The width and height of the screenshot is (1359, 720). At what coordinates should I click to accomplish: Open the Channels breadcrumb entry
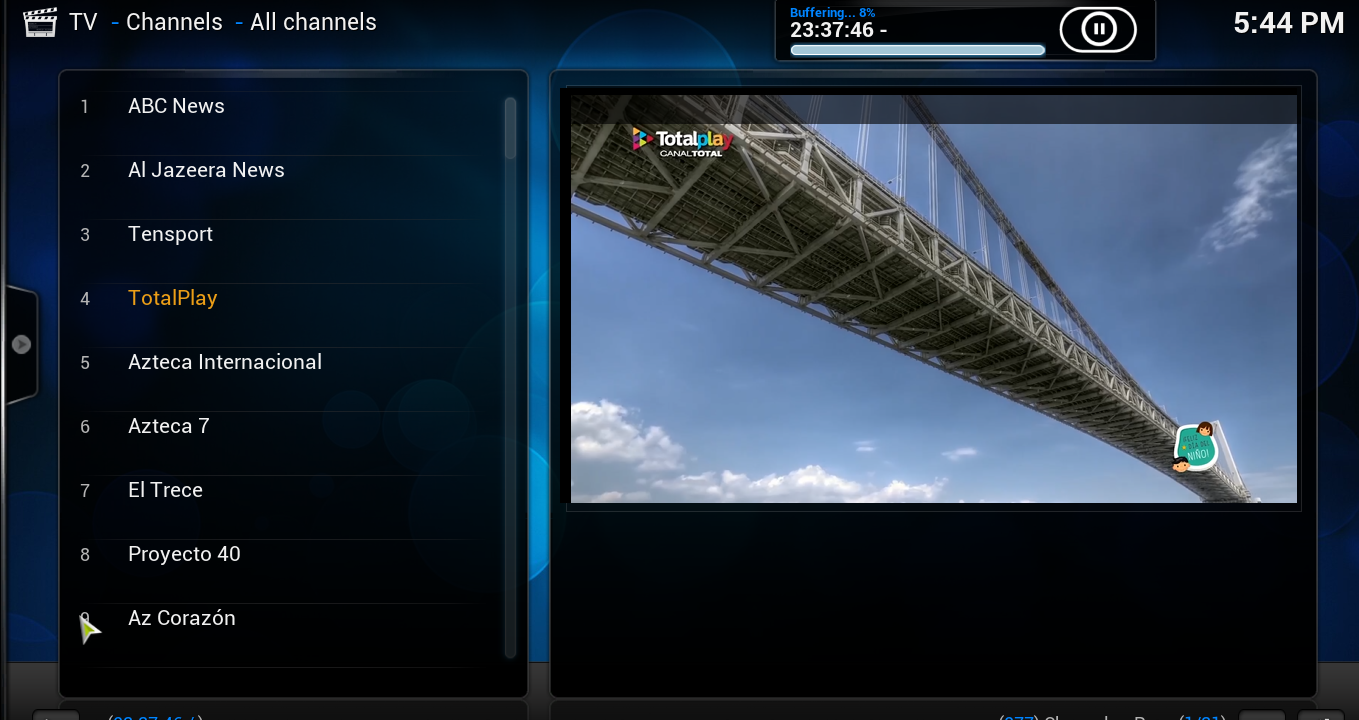click(174, 21)
